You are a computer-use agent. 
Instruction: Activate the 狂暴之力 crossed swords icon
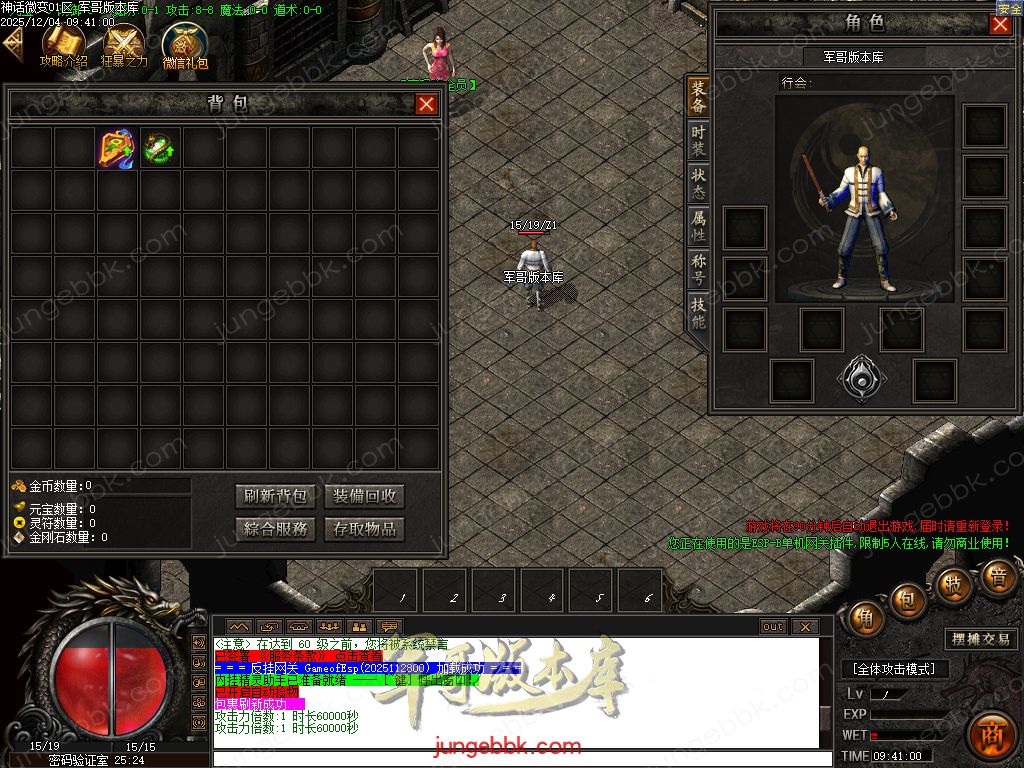126,45
